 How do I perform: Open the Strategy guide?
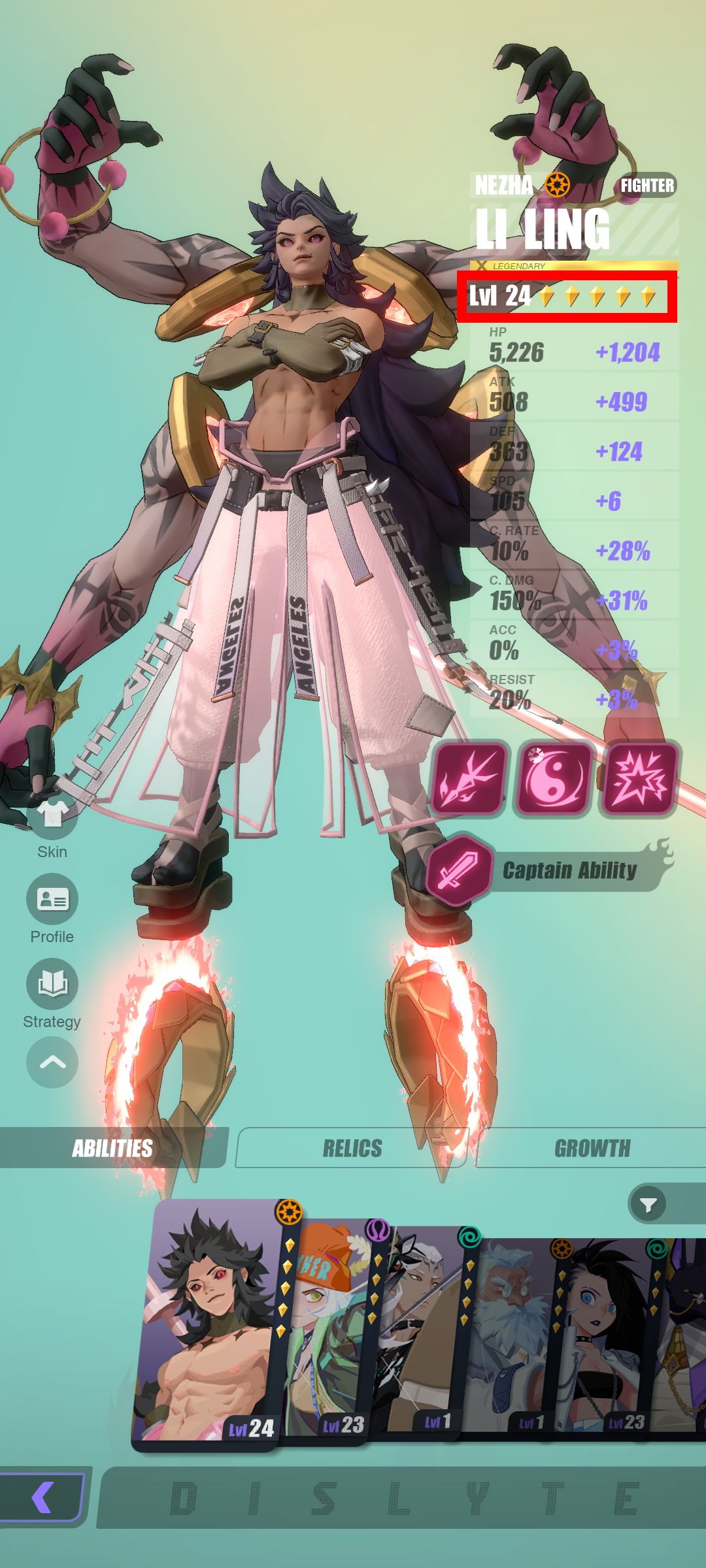pyautogui.click(x=52, y=985)
